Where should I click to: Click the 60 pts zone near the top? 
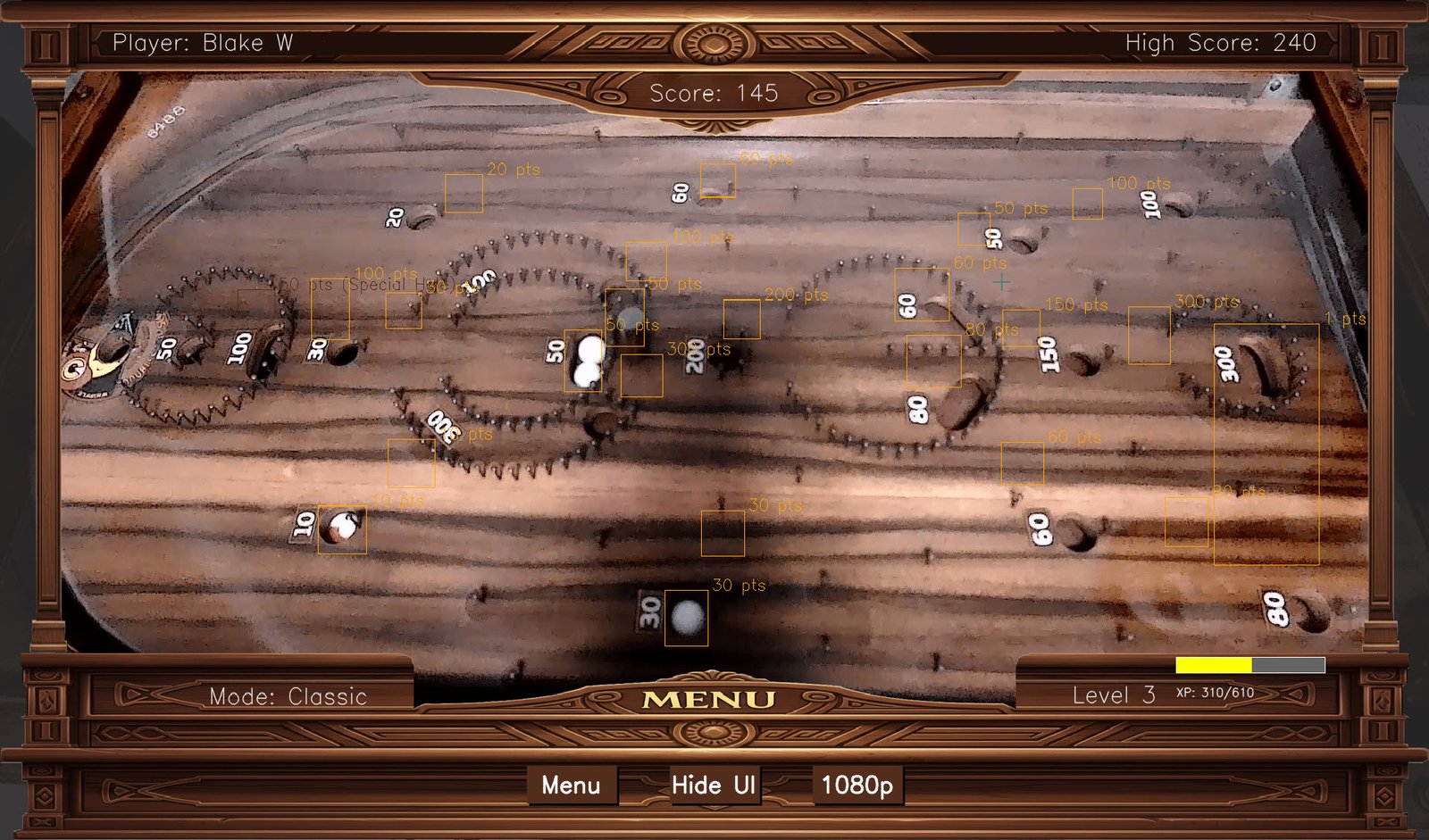point(719,181)
